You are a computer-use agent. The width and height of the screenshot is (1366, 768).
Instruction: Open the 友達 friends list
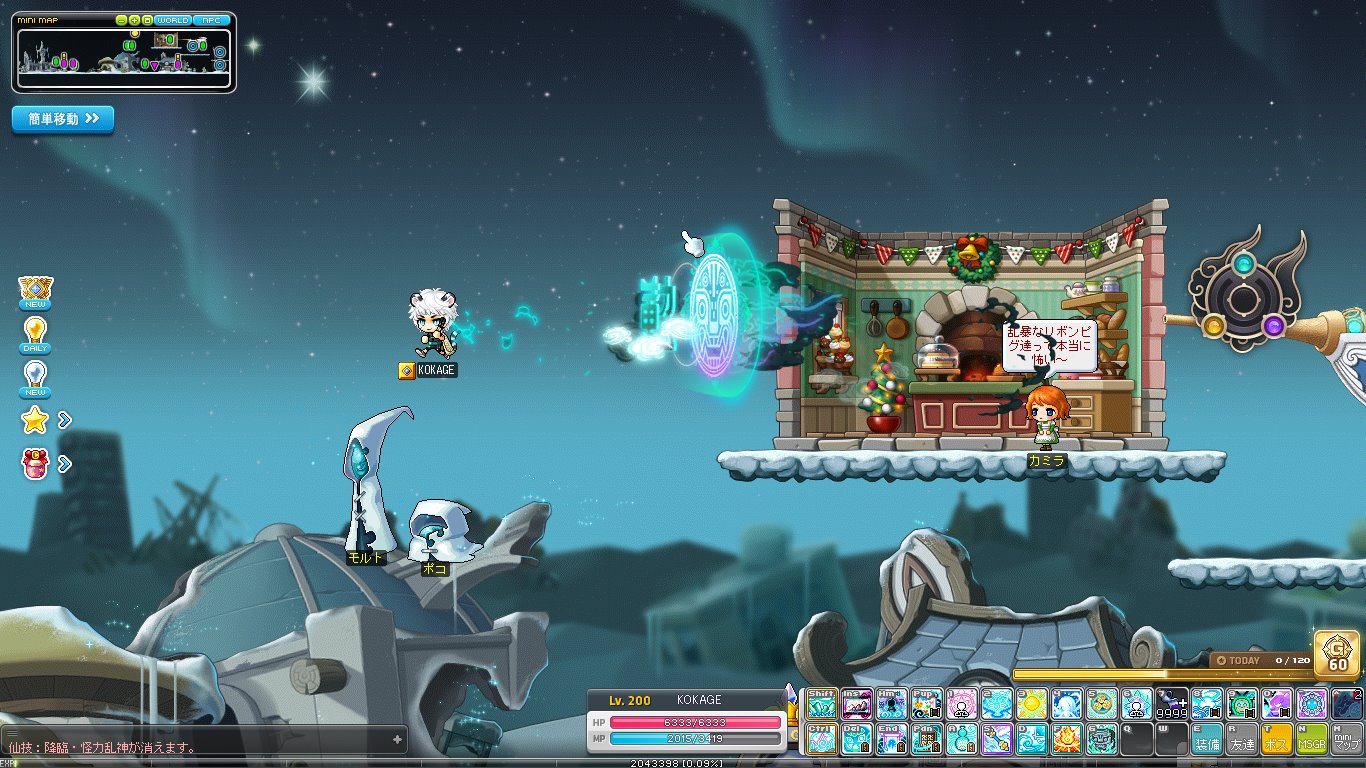(1242, 740)
